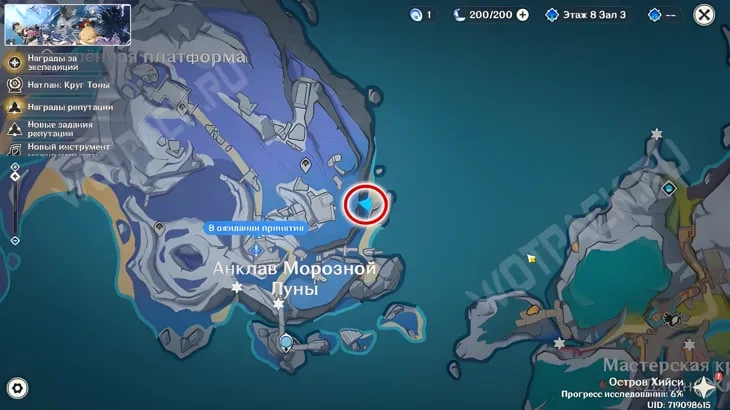The width and height of the screenshot is (730, 410).
Task: Select the teal diamond waypoint on the eastern island
Action: pyautogui.click(x=669, y=188)
